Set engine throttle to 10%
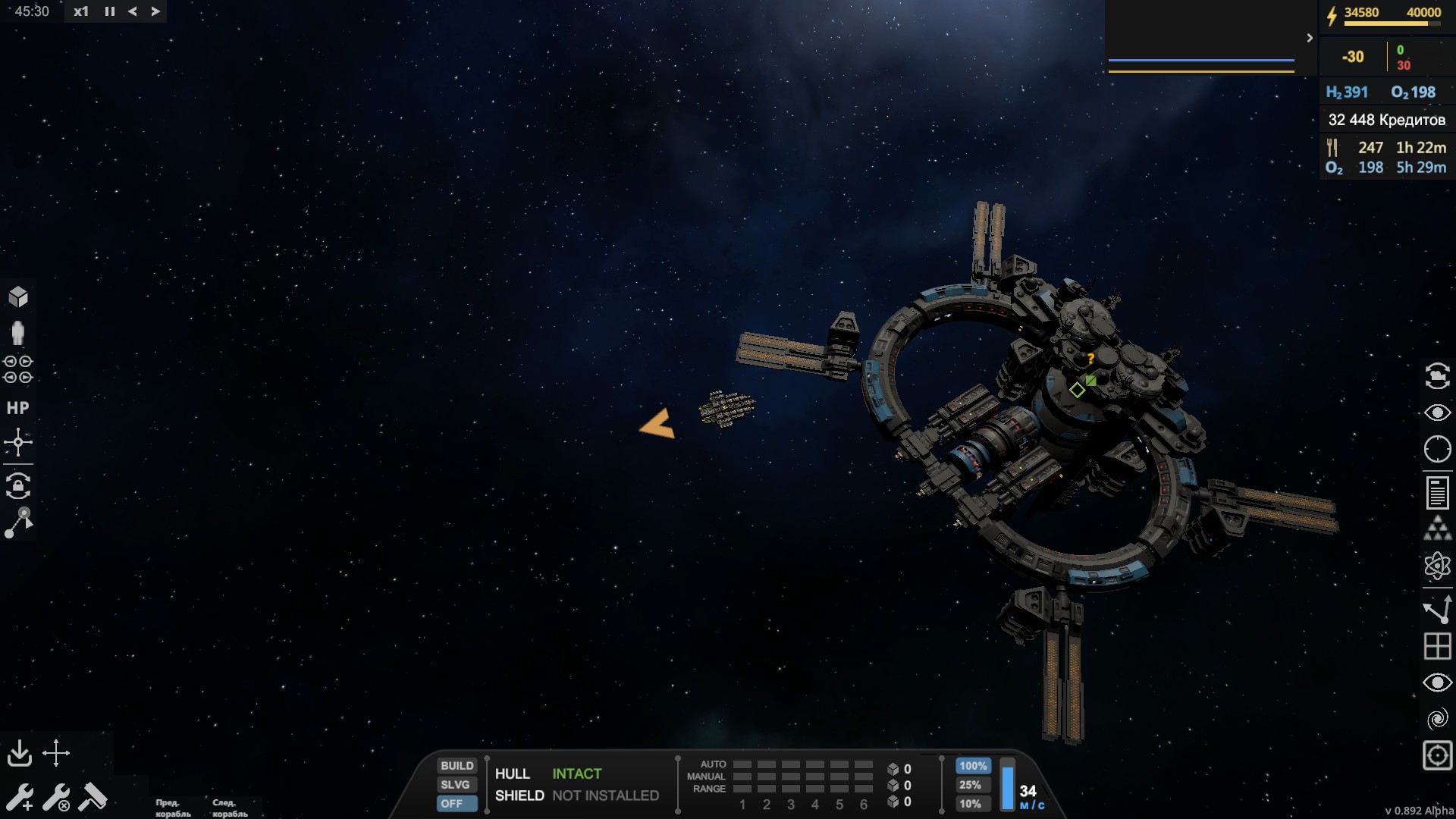Image resolution: width=1456 pixels, height=819 pixels. click(970, 804)
